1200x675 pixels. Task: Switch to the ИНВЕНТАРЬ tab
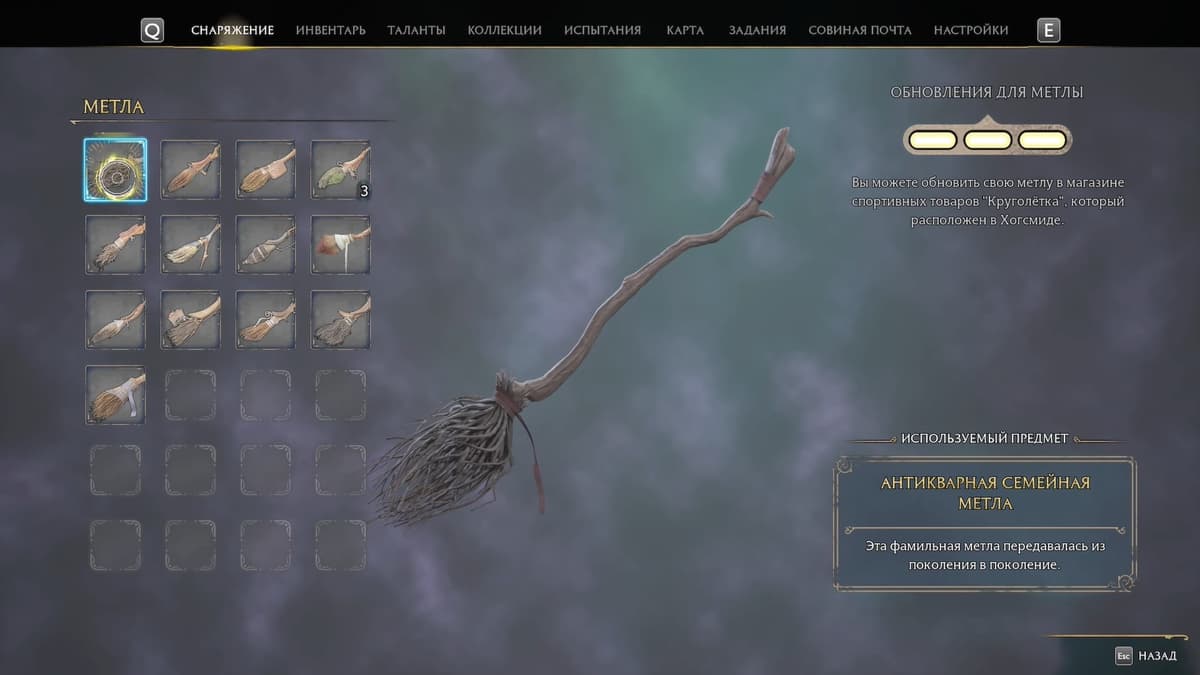tap(330, 30)
